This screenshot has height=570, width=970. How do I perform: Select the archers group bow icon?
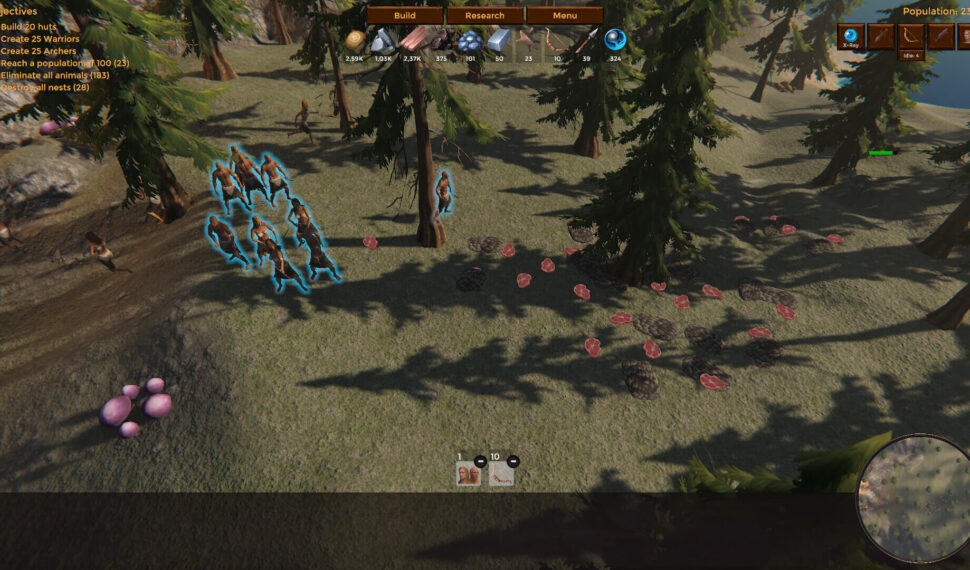pyautogui.click(x=501, y=474)
